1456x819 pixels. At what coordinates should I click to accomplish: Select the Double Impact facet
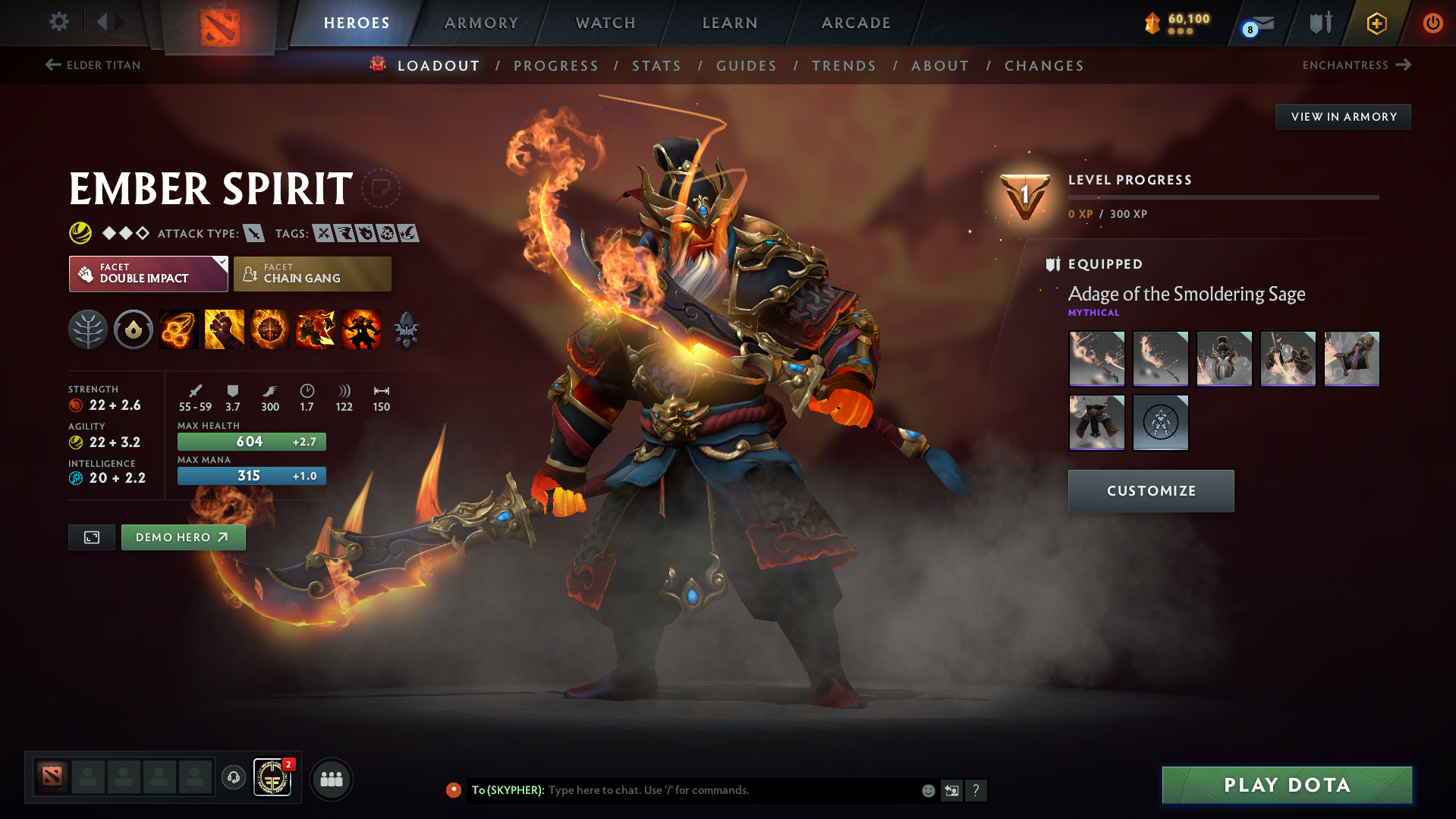coord(148,273)
